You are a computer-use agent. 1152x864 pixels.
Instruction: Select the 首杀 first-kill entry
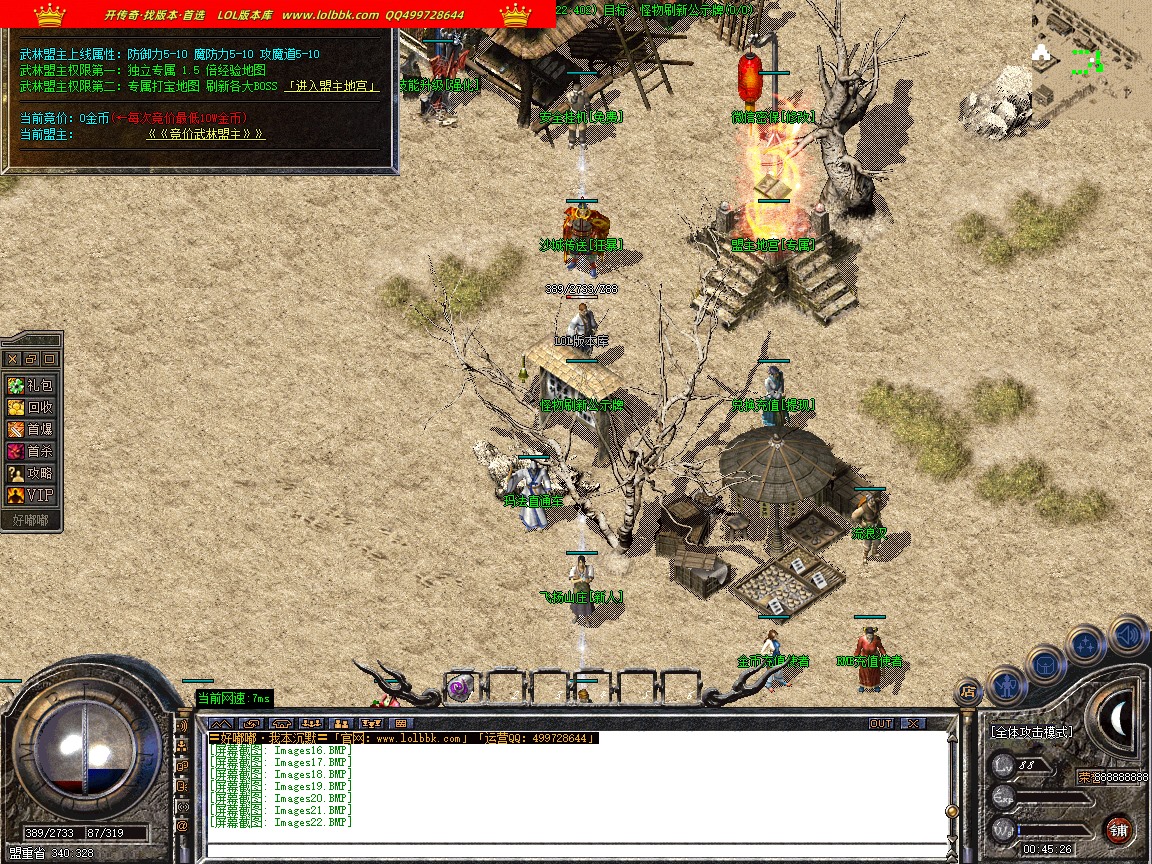tap(31, 451)
